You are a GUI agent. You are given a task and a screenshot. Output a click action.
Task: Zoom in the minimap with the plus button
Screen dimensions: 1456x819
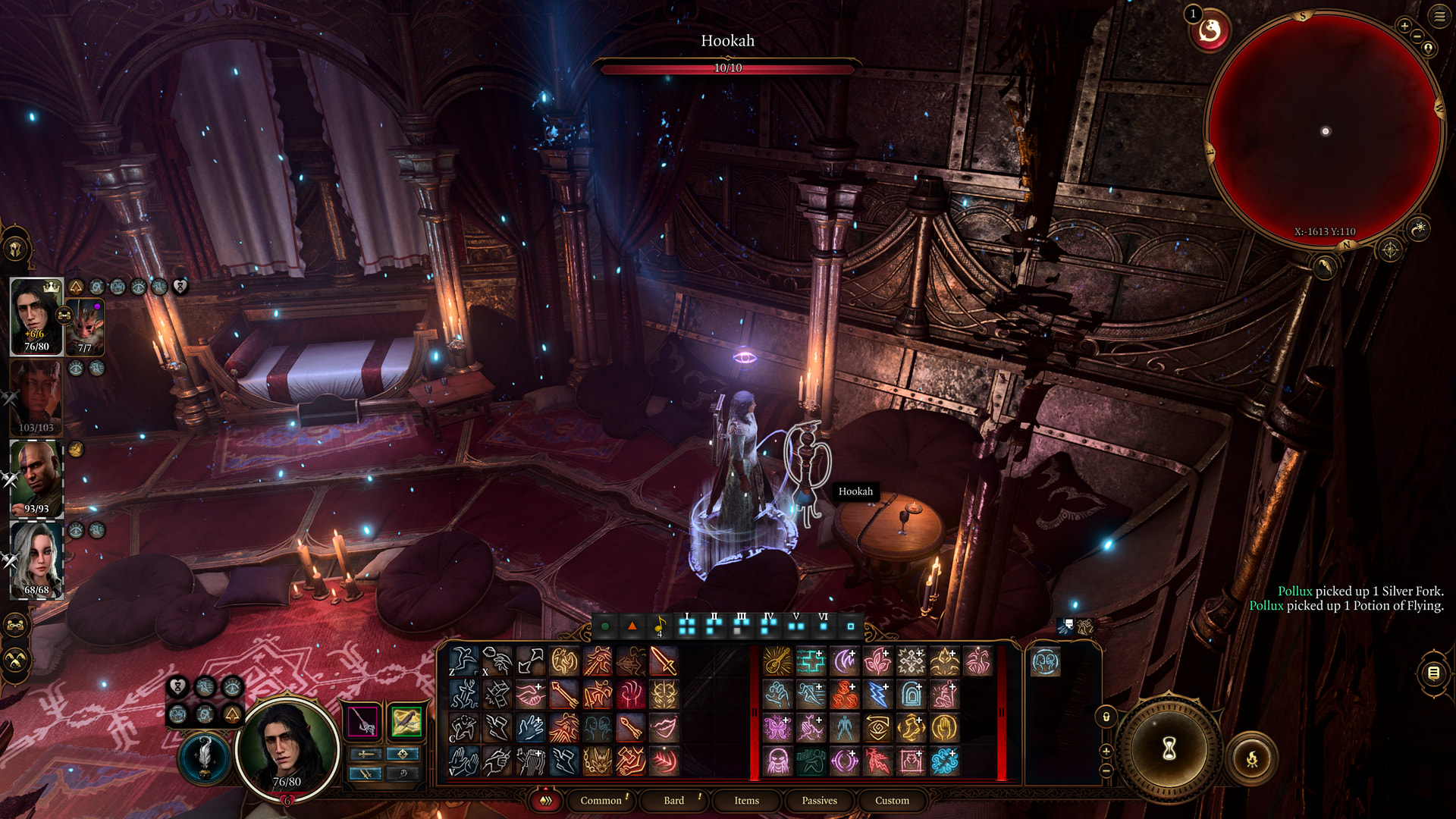(x=1404, y=26)
